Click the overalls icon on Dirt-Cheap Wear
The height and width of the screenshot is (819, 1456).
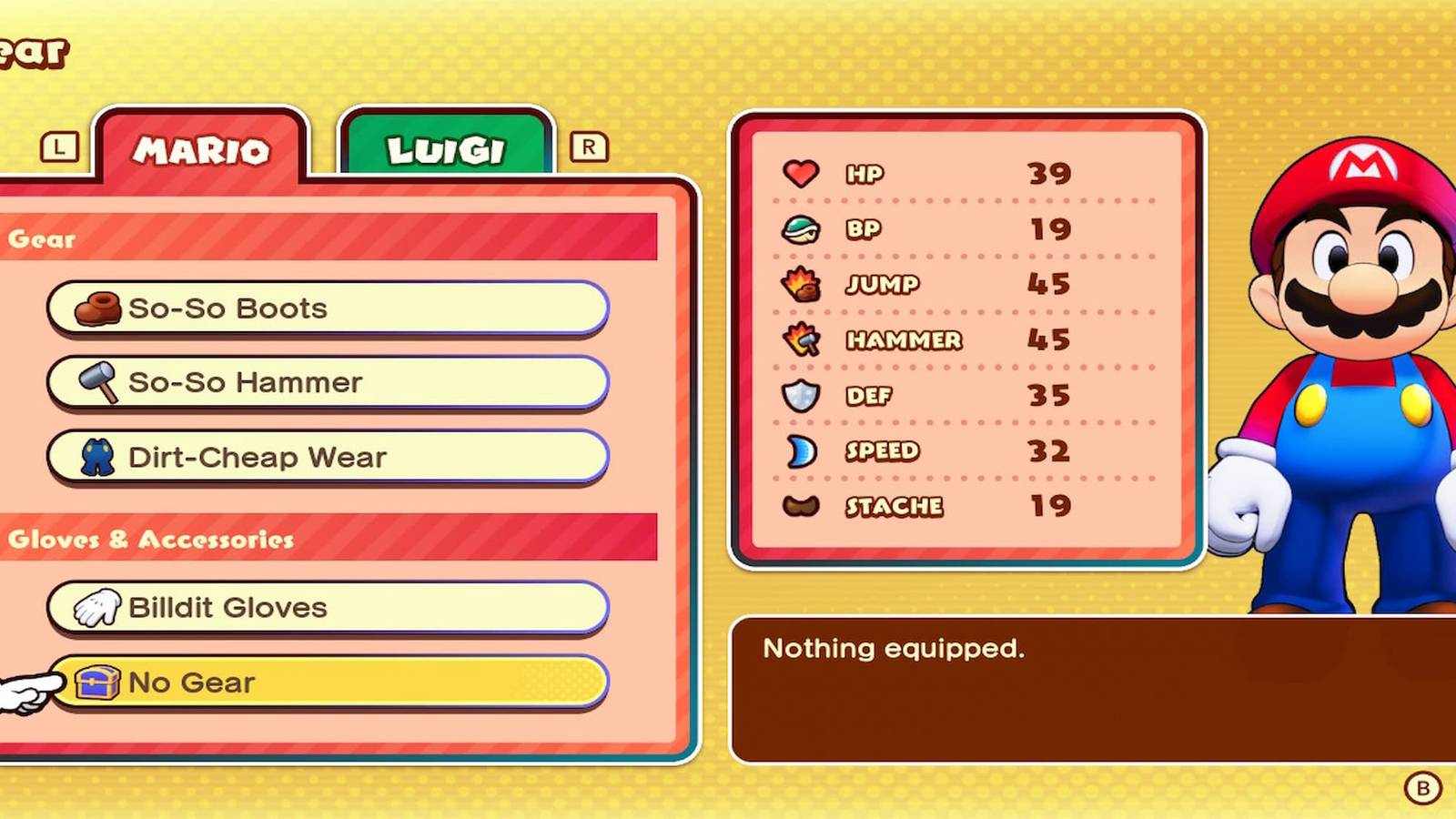pos(100,457)
